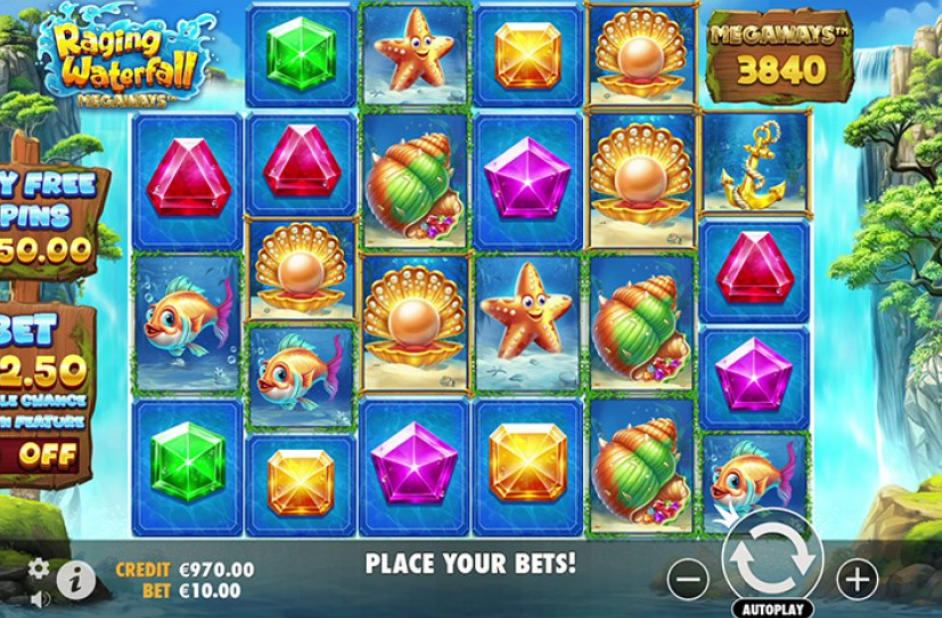This screenshot has width=942, height=618.
Task: Buy Free Spins from the wooden sign
Action: pos(48,215)
